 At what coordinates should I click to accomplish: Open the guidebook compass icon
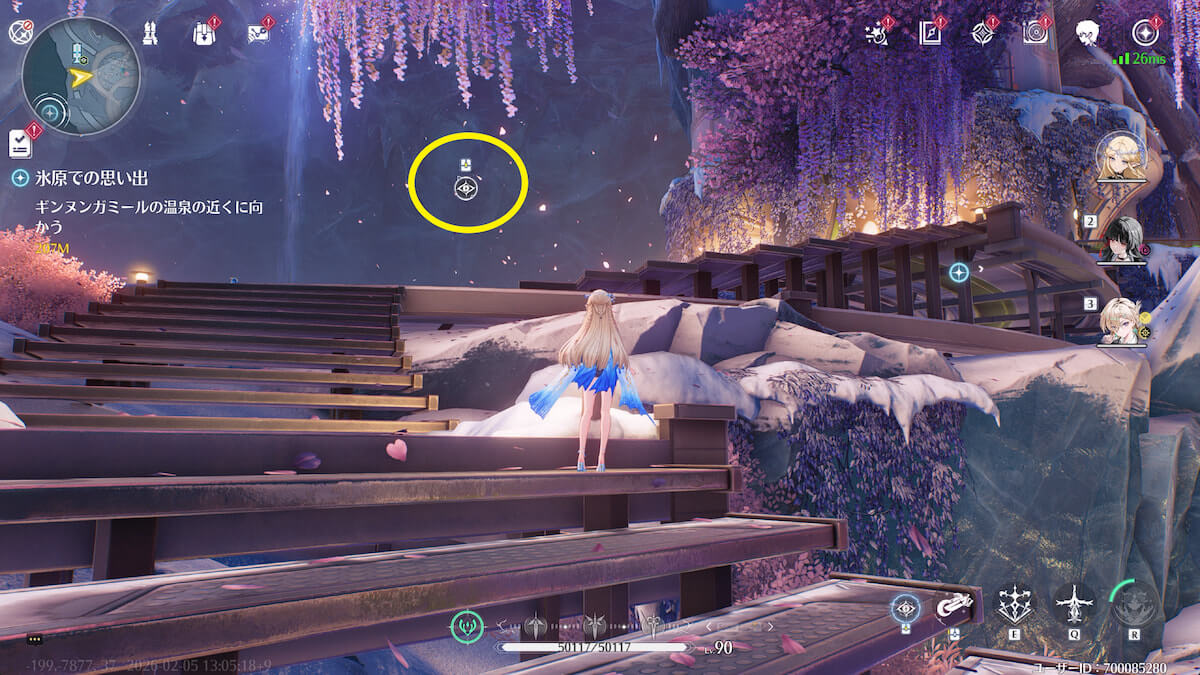pyautogui.click(x=930, y=33)
